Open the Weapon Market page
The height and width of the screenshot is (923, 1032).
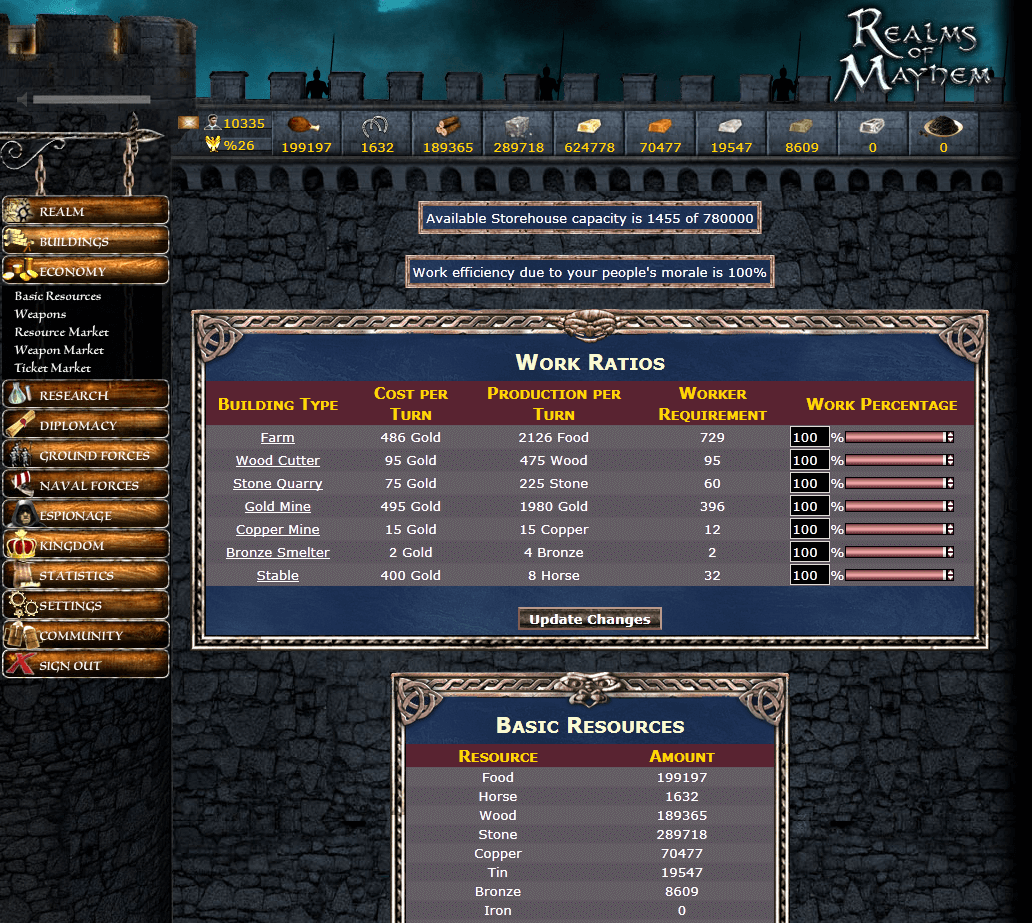[x=59, y=350]
